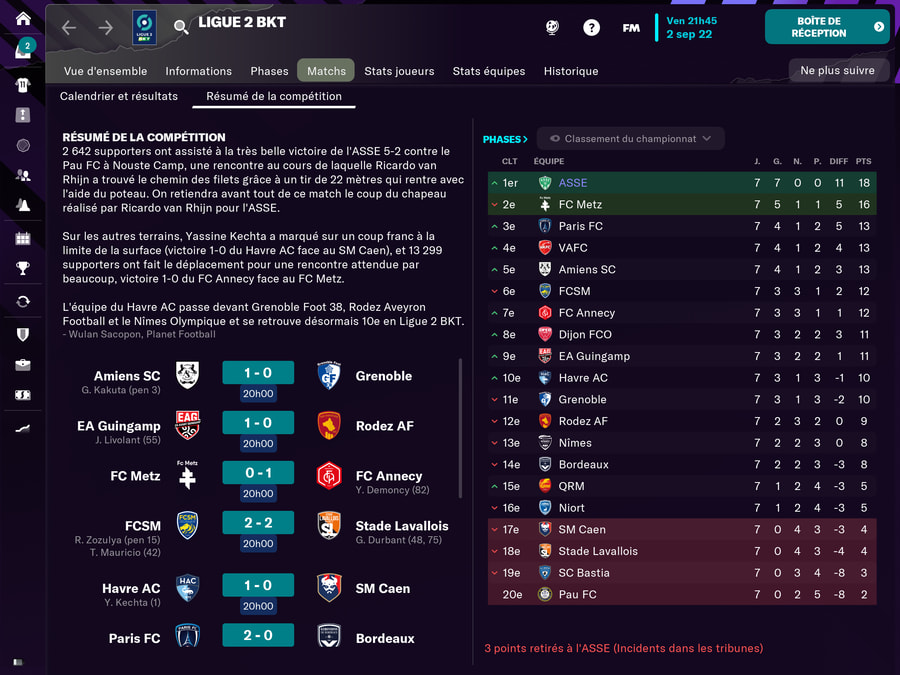Show the Stats joueurs tab

(x=399, y=71)
